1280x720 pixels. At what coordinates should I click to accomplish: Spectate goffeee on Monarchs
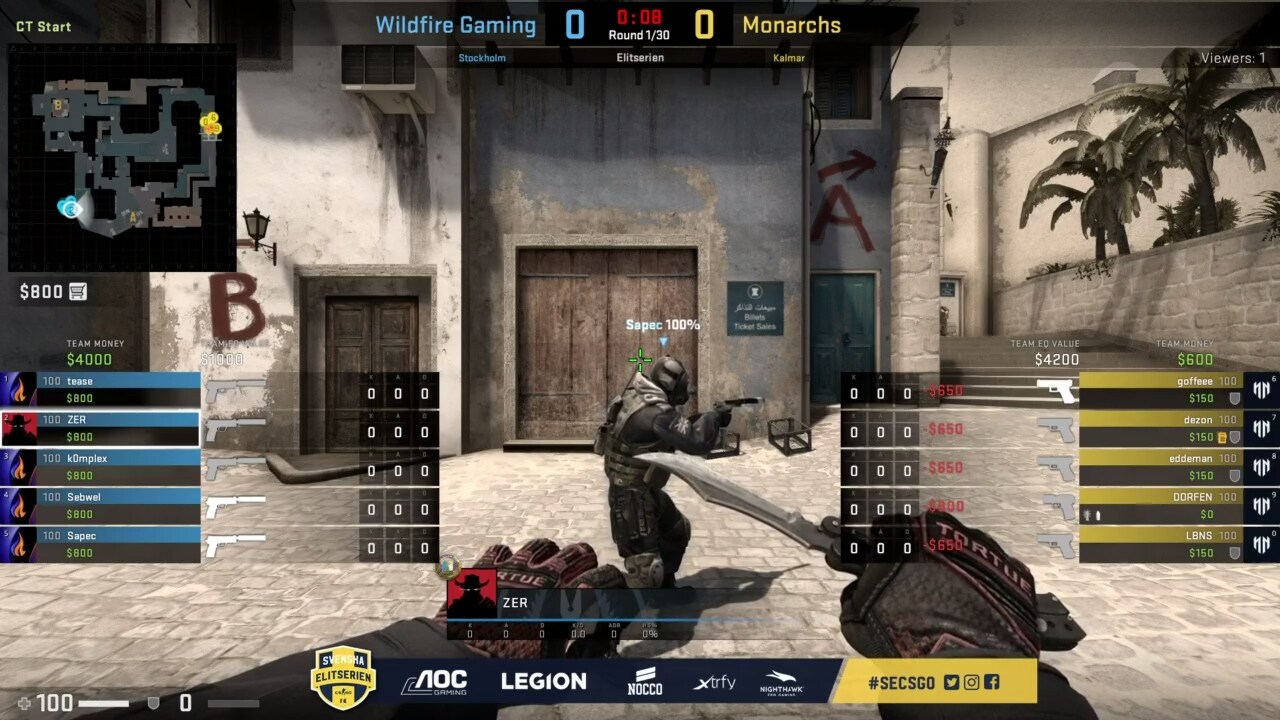(x=1160, y=389)
